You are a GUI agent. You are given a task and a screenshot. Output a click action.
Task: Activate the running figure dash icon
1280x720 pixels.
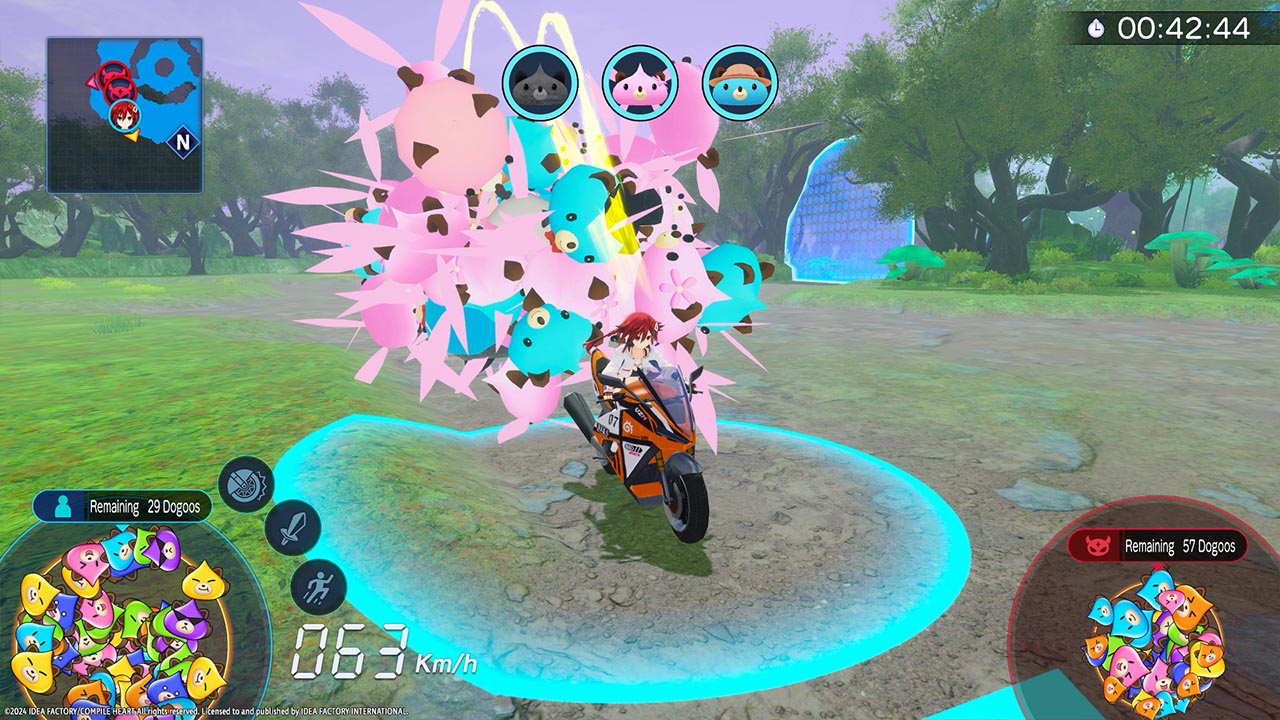click(x=318, y=586)
